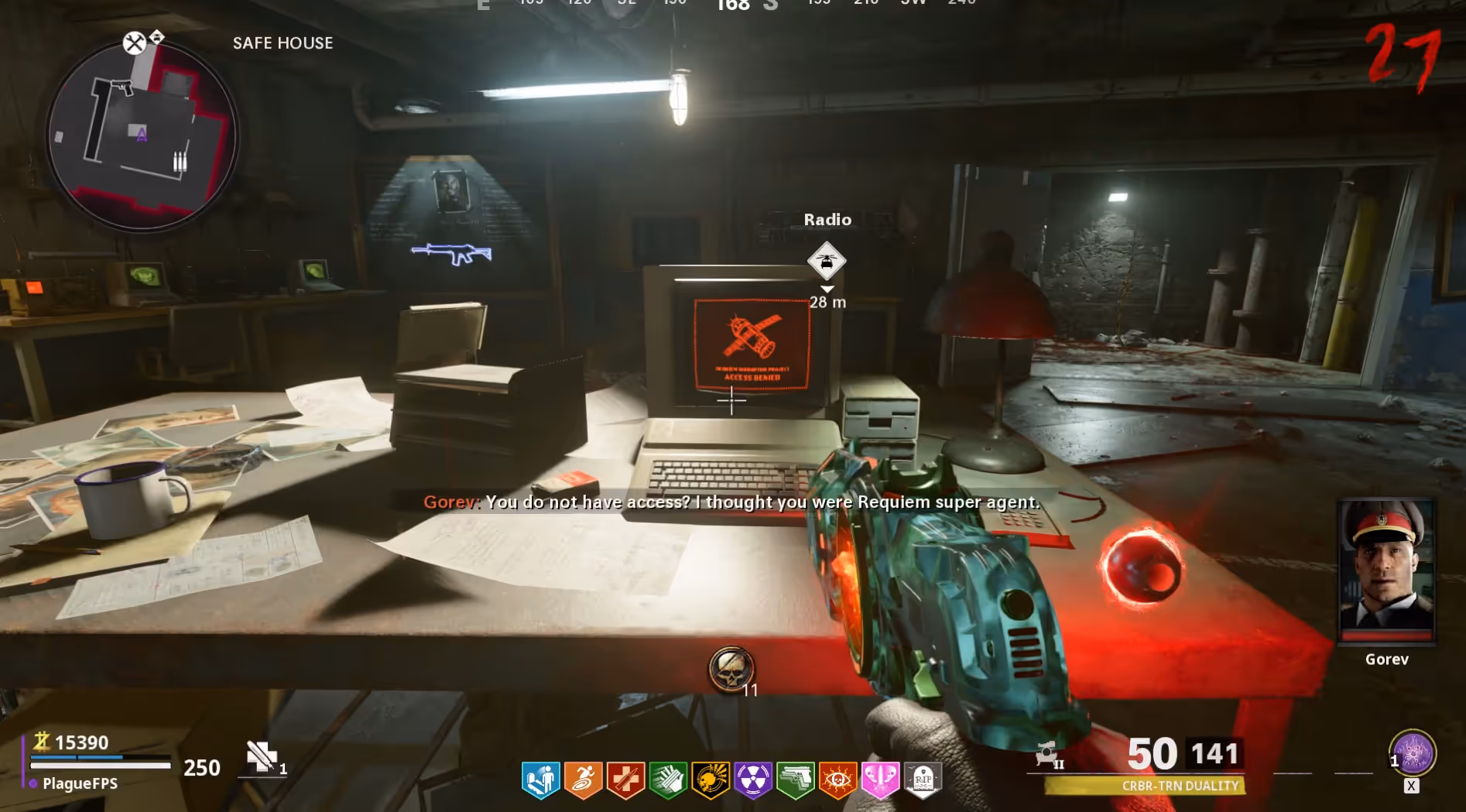Select the stim shot equipment icon
This screenshot has width=1466, height=812.
coord(262,757)
